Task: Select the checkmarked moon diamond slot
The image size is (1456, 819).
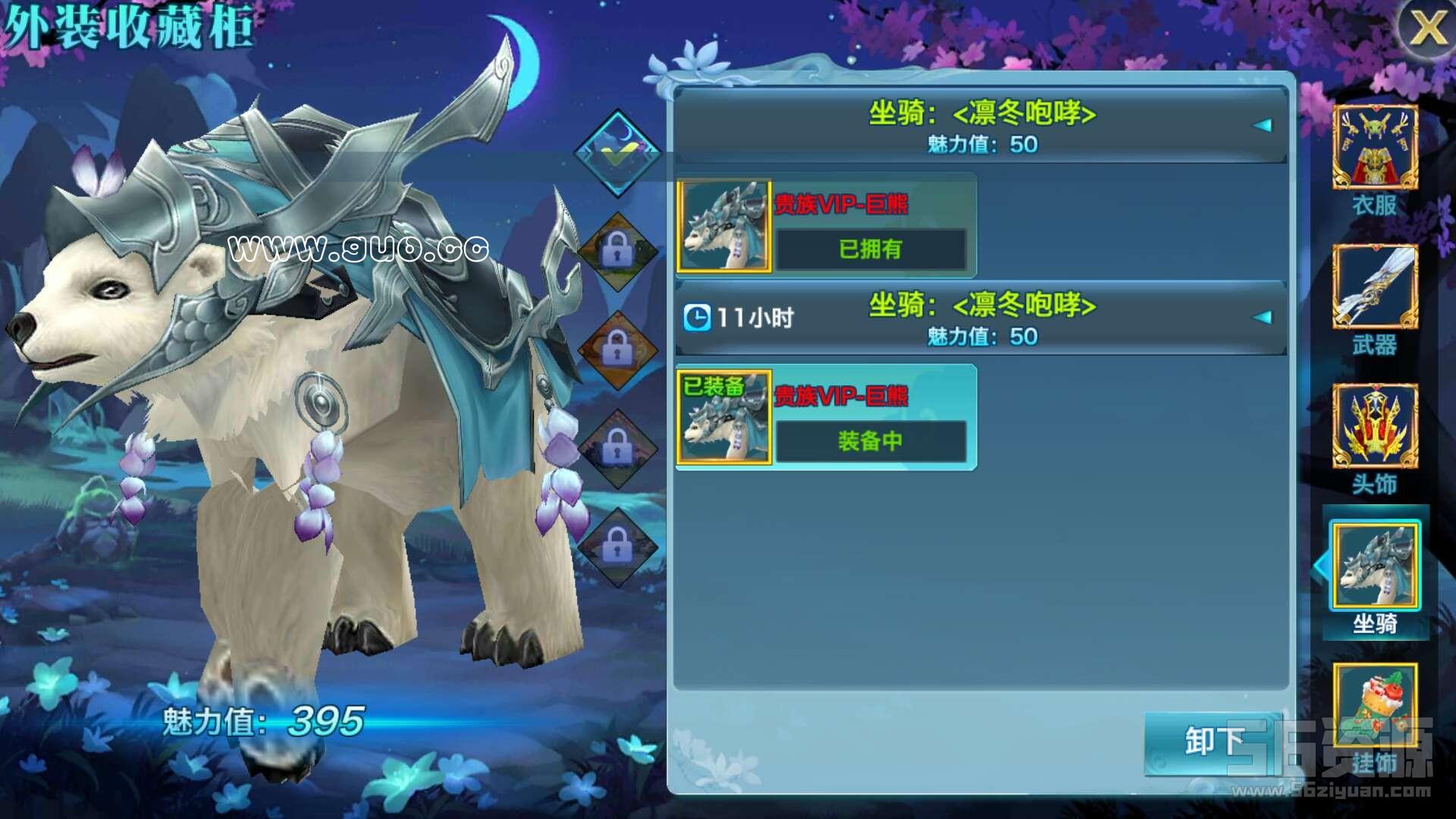Action: click(617, 152)
